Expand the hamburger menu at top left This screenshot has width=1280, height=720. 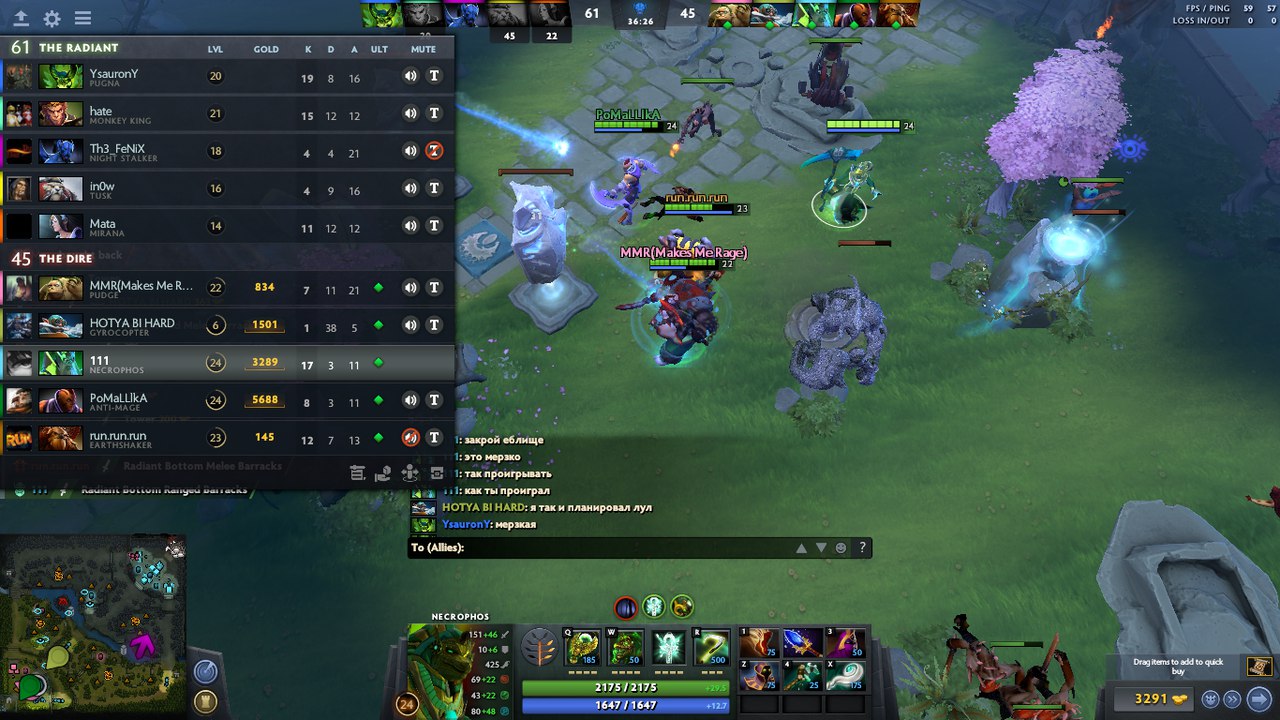pos(84,16)
